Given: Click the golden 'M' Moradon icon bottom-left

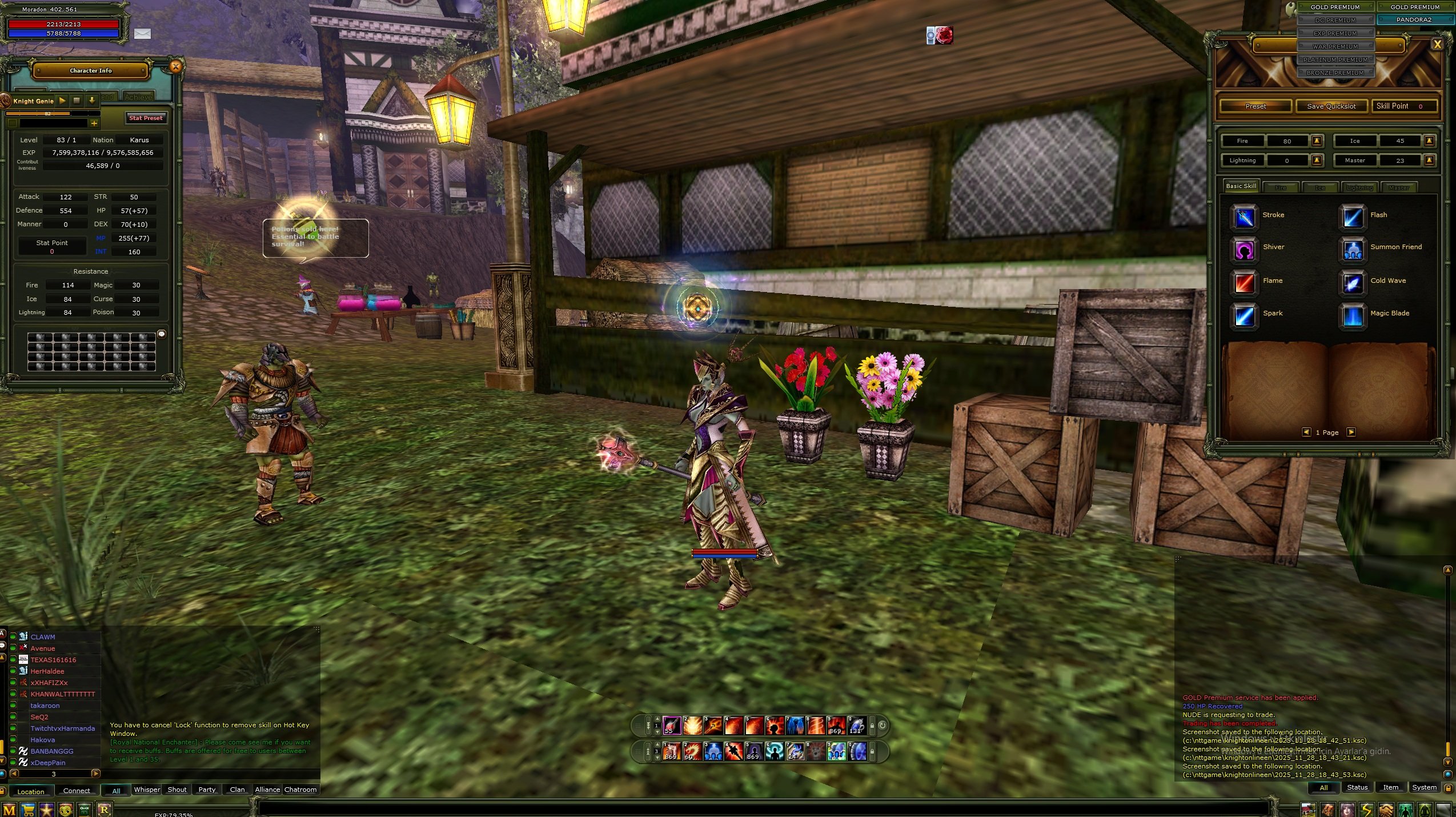Looking at the screenshot, I should [x=9, y=810].
